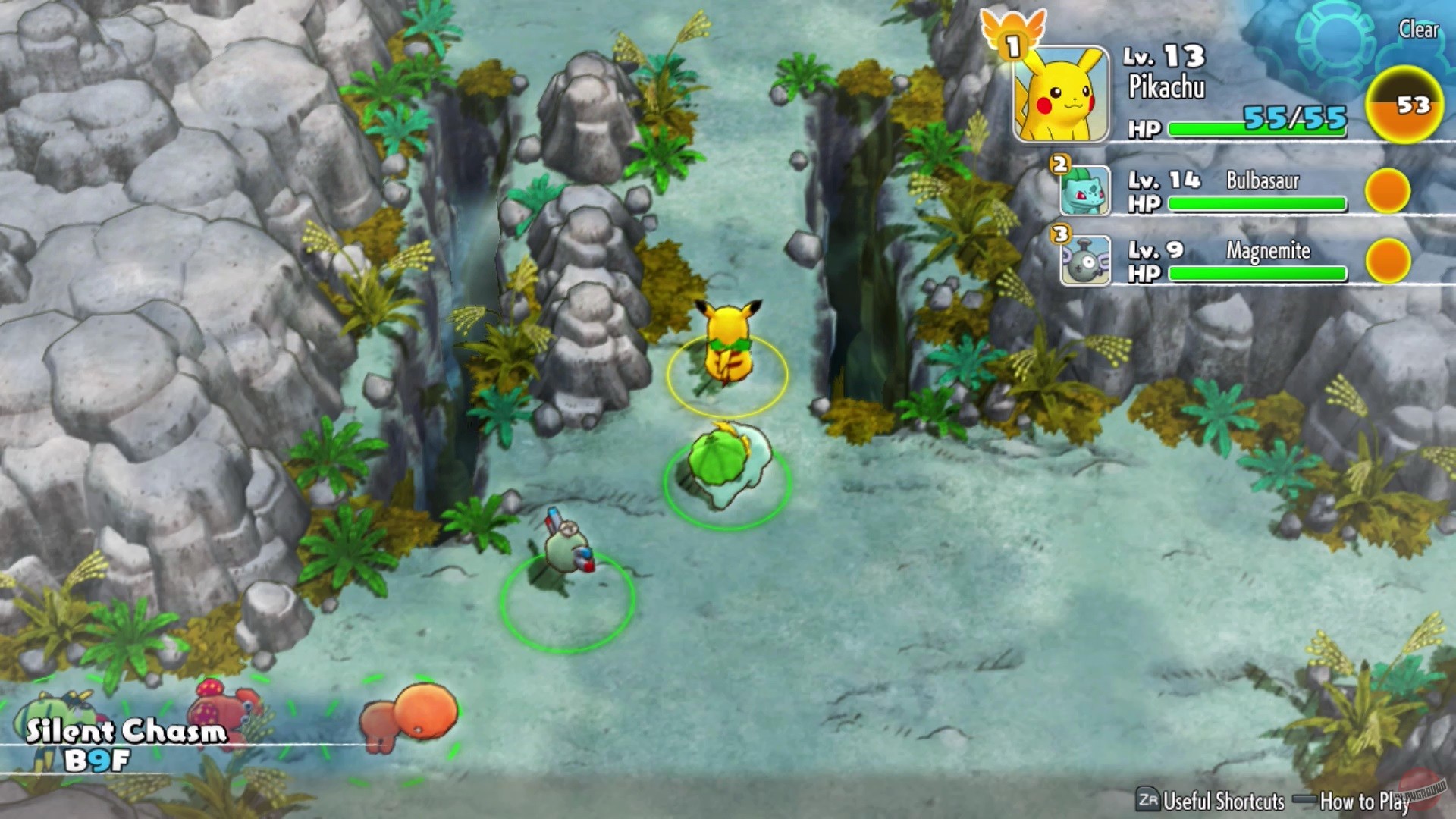Click the number 2 badge beside Bulbasaur
This screenshot has width=1456, height=819.
(x=1058, y=163)
